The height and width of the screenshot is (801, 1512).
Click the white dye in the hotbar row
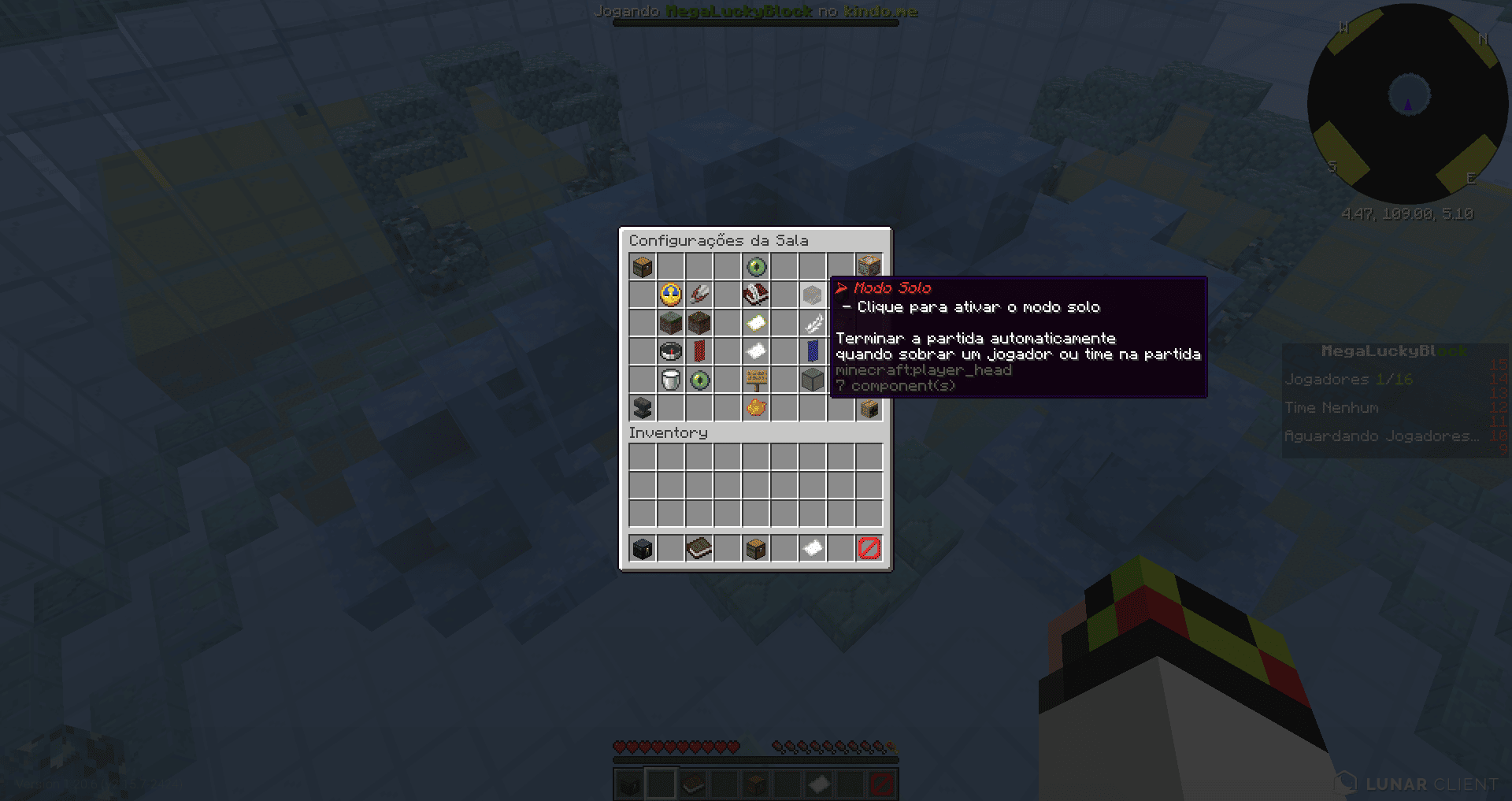click(813, 547)
